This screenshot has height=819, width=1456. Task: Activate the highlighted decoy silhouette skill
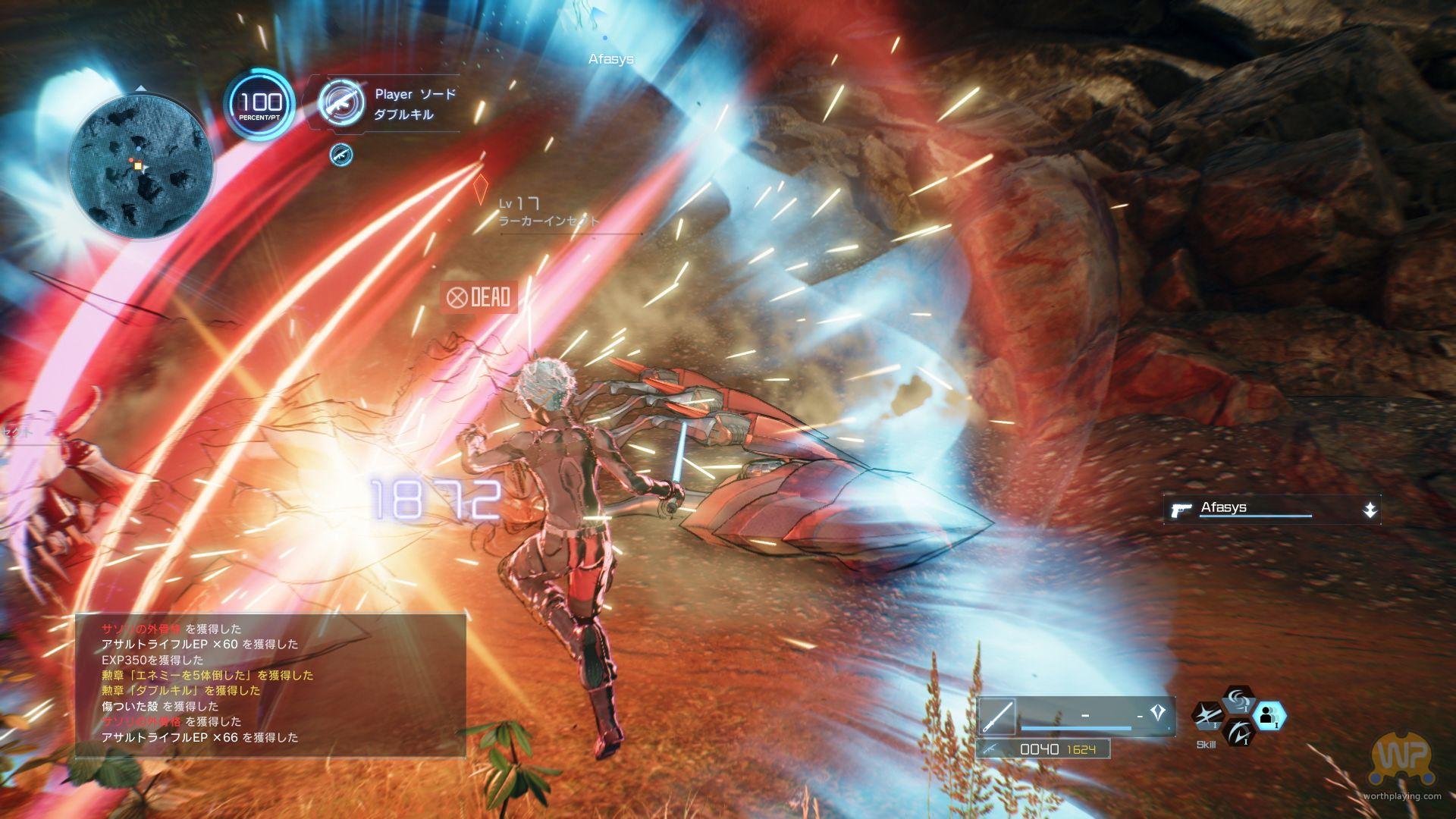1268,715
